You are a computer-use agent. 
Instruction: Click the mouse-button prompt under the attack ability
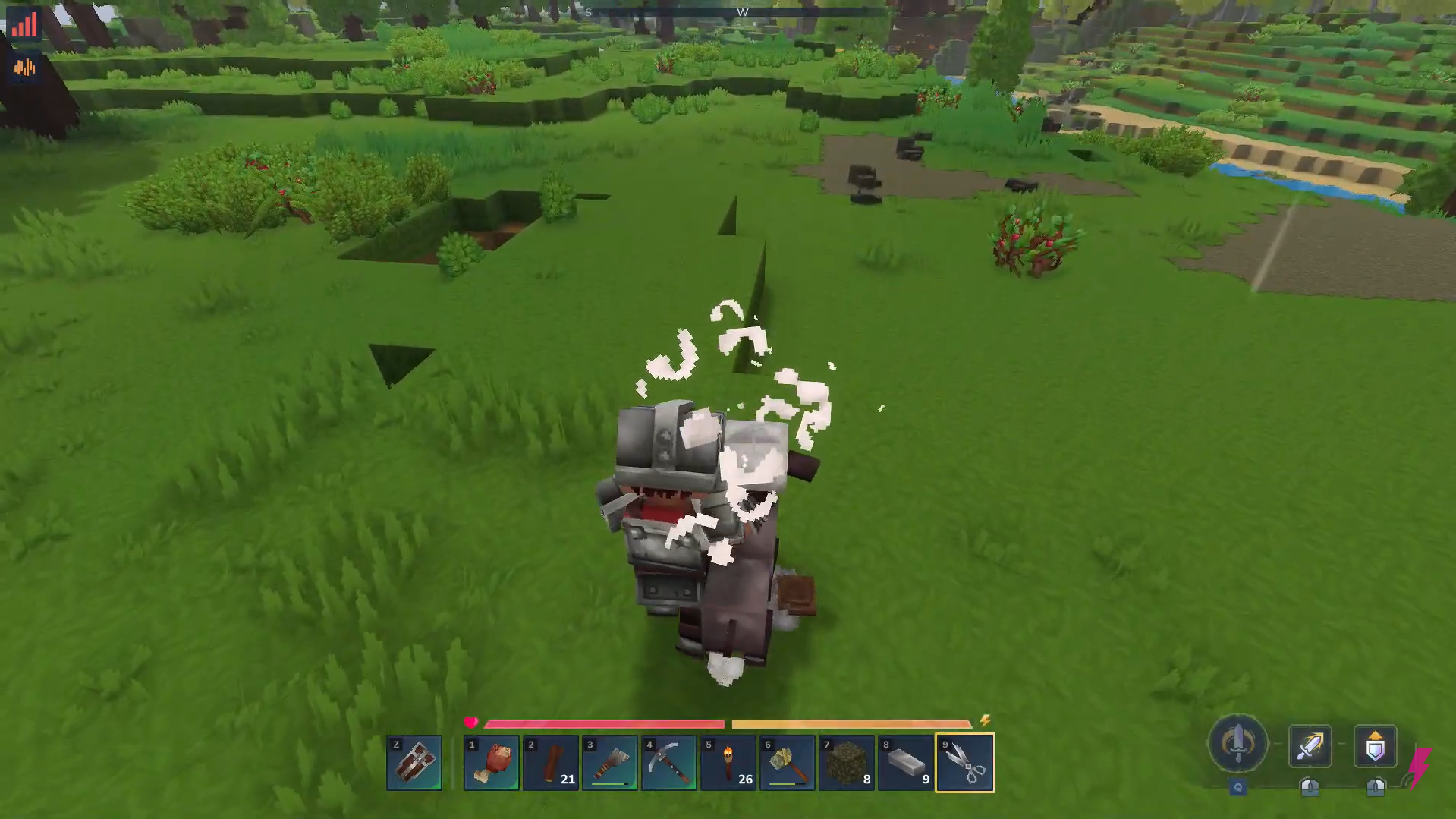click(x=1310, y=786)
